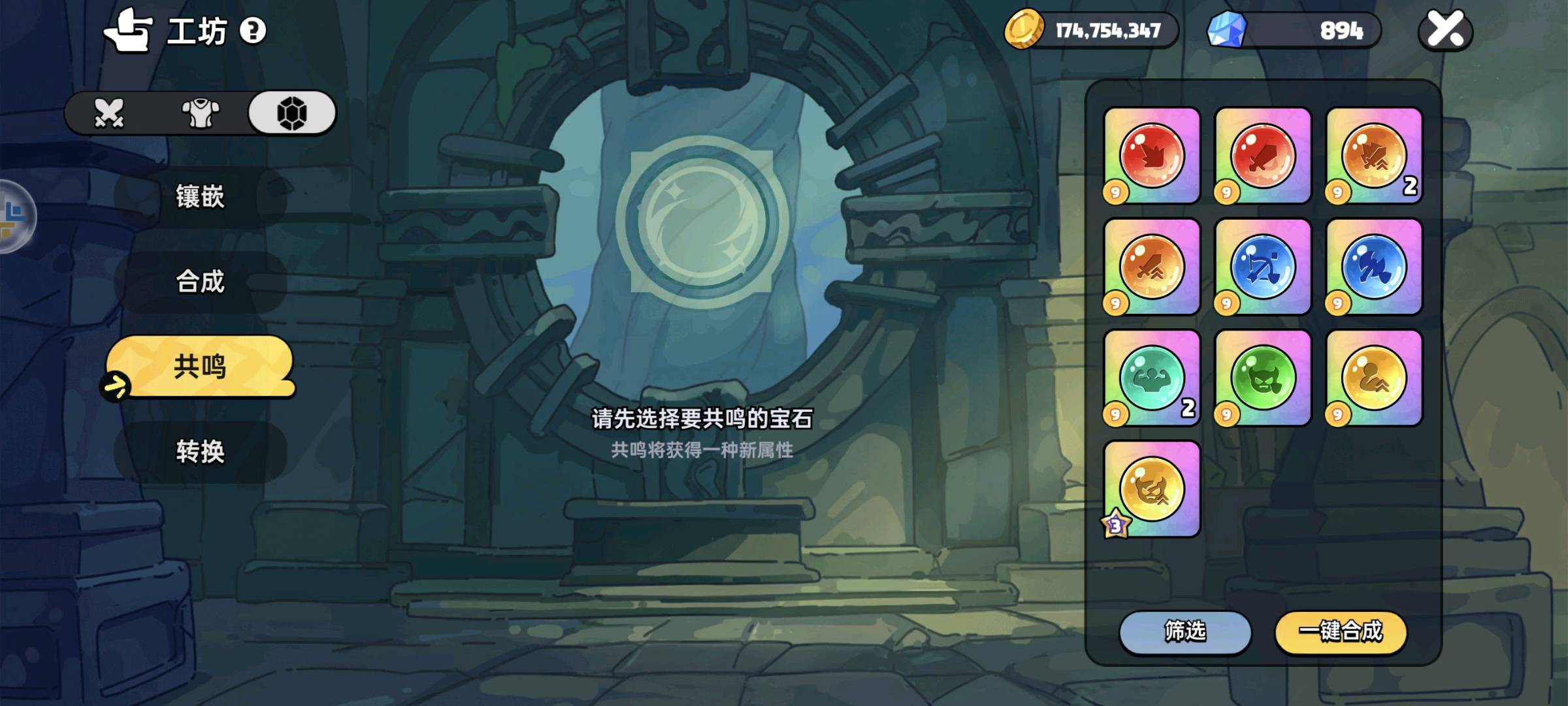Open the 转换 (convert) menu
This screenshot has height=706, width=1568.
(x=200, y=452)
